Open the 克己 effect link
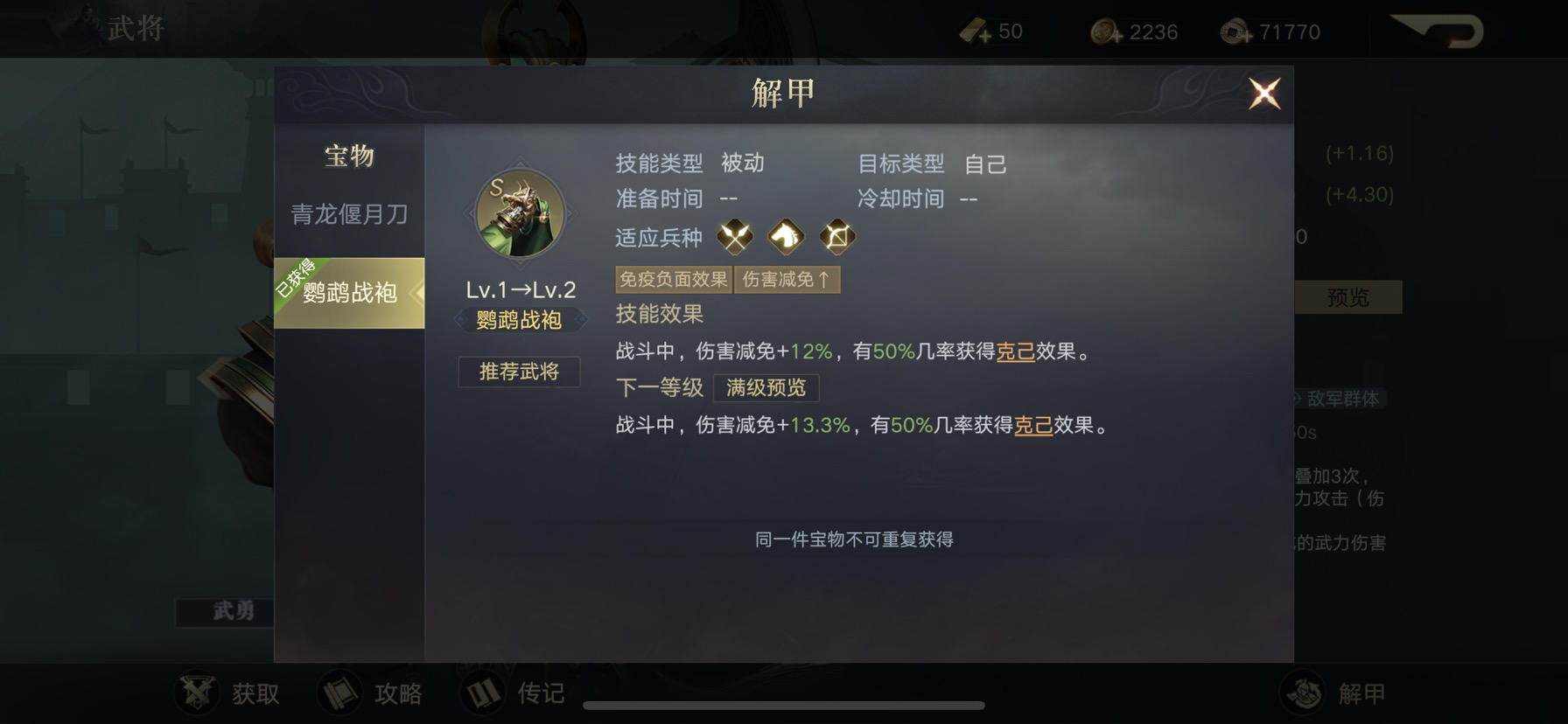1568x724 pixels. coord(1014,353)
